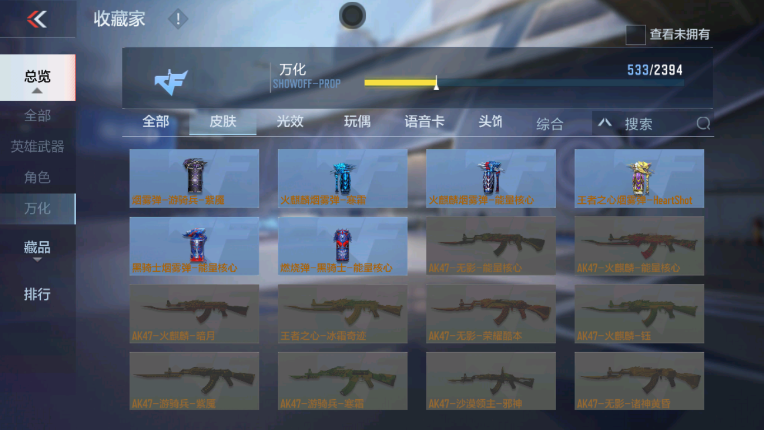Choose the 火麒麟烟雾弹-能量核心 skin tile

(x=490, y=178)
